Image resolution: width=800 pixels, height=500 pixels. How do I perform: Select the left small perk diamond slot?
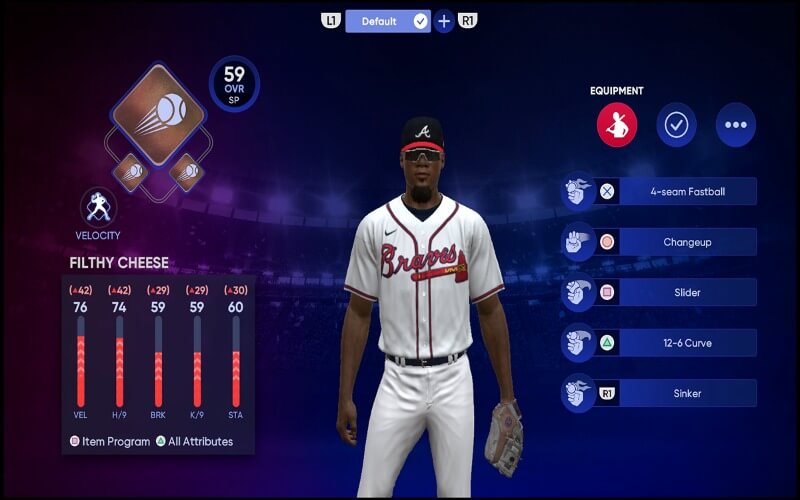point(131,172)
